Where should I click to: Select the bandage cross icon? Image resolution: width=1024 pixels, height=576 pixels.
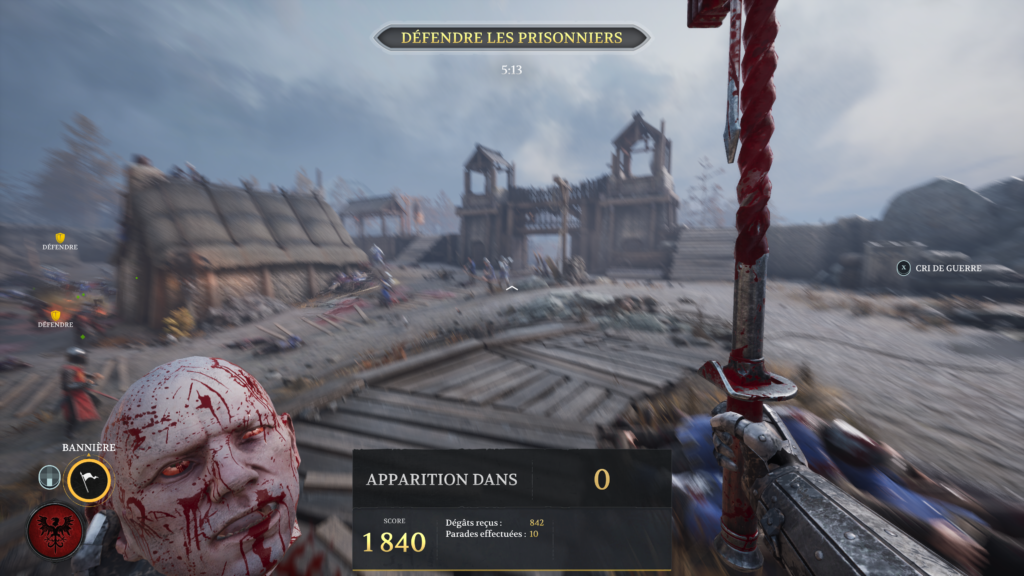(50, 477)
